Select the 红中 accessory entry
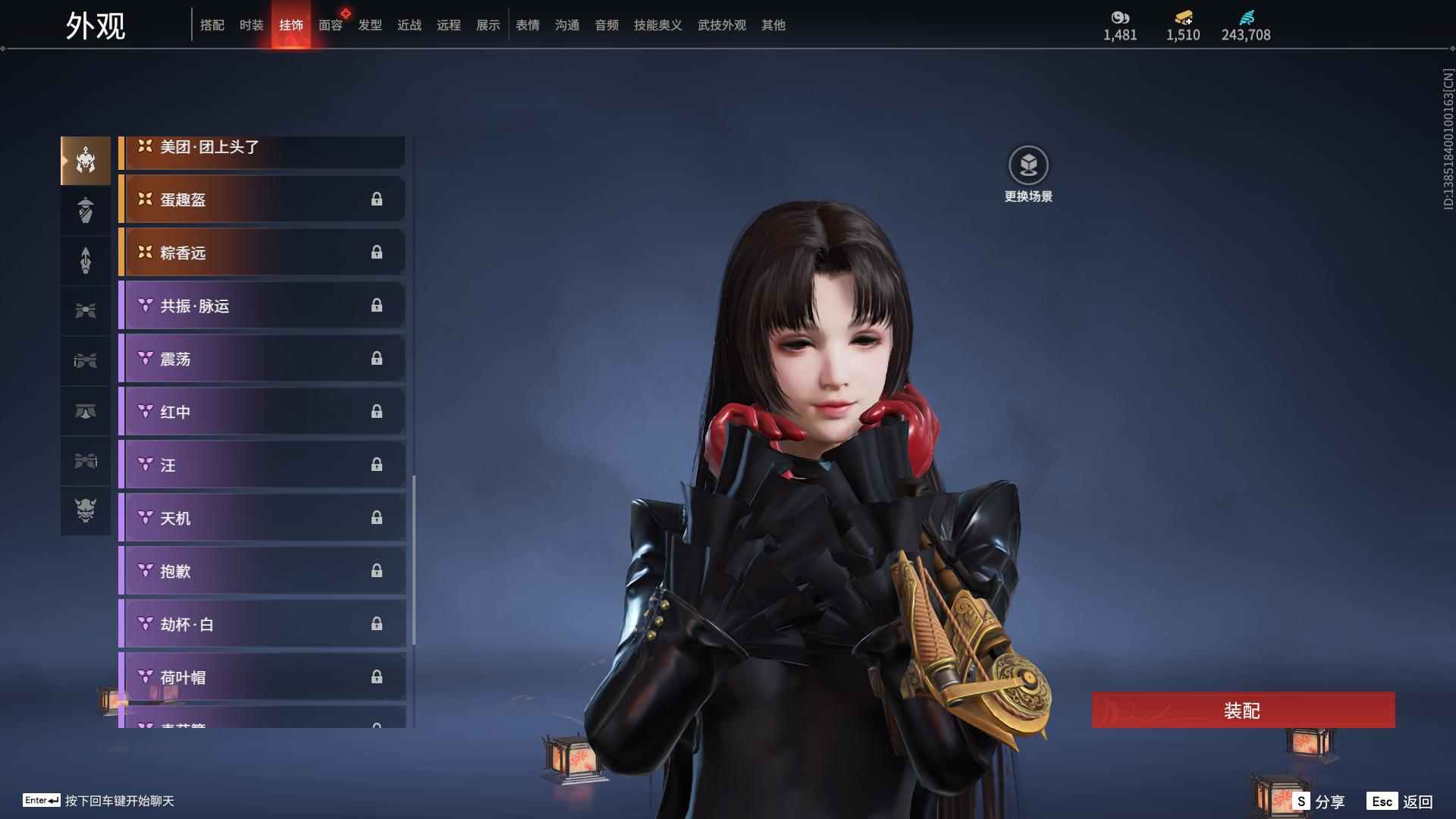The image size is (1456, 819). 262,411
